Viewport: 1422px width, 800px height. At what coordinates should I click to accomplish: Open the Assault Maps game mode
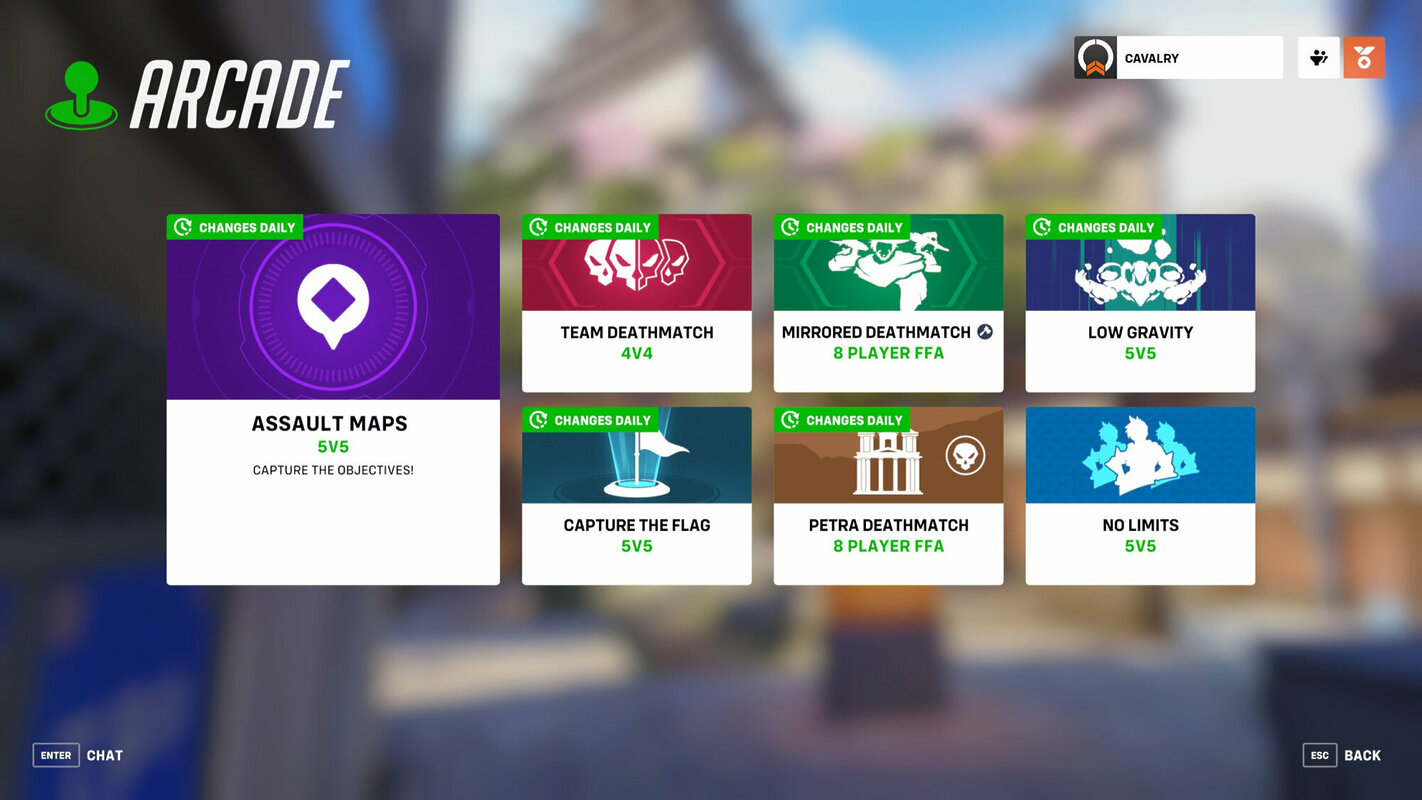[x=333, y=397]
